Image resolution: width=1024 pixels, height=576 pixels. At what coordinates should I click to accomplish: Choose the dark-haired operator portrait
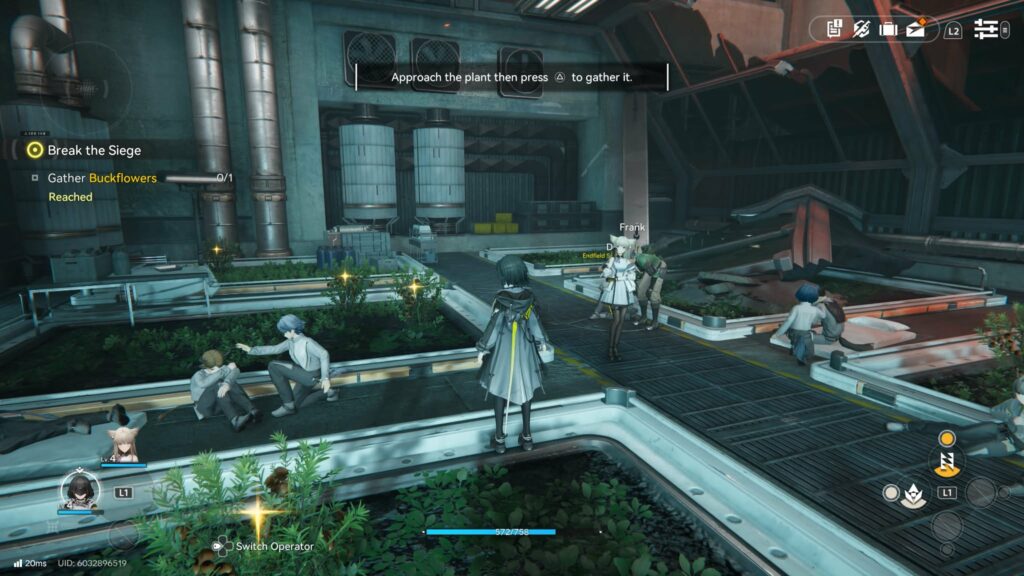79,490
